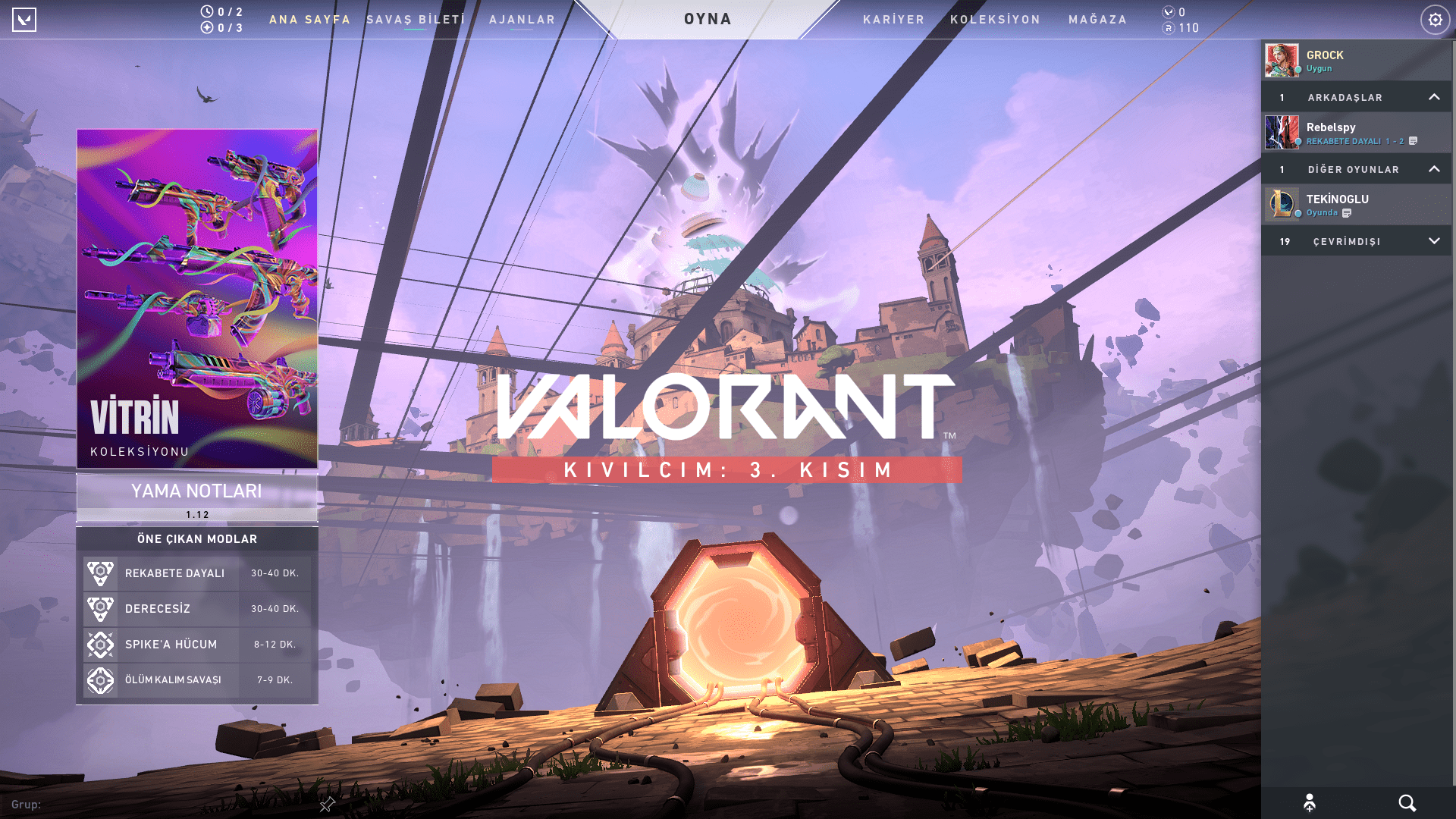This screenshot has width=1456, height=819.
Task: Open the MAĞAZA tab
Action: pyautogui.click(x=1097, y=20)
